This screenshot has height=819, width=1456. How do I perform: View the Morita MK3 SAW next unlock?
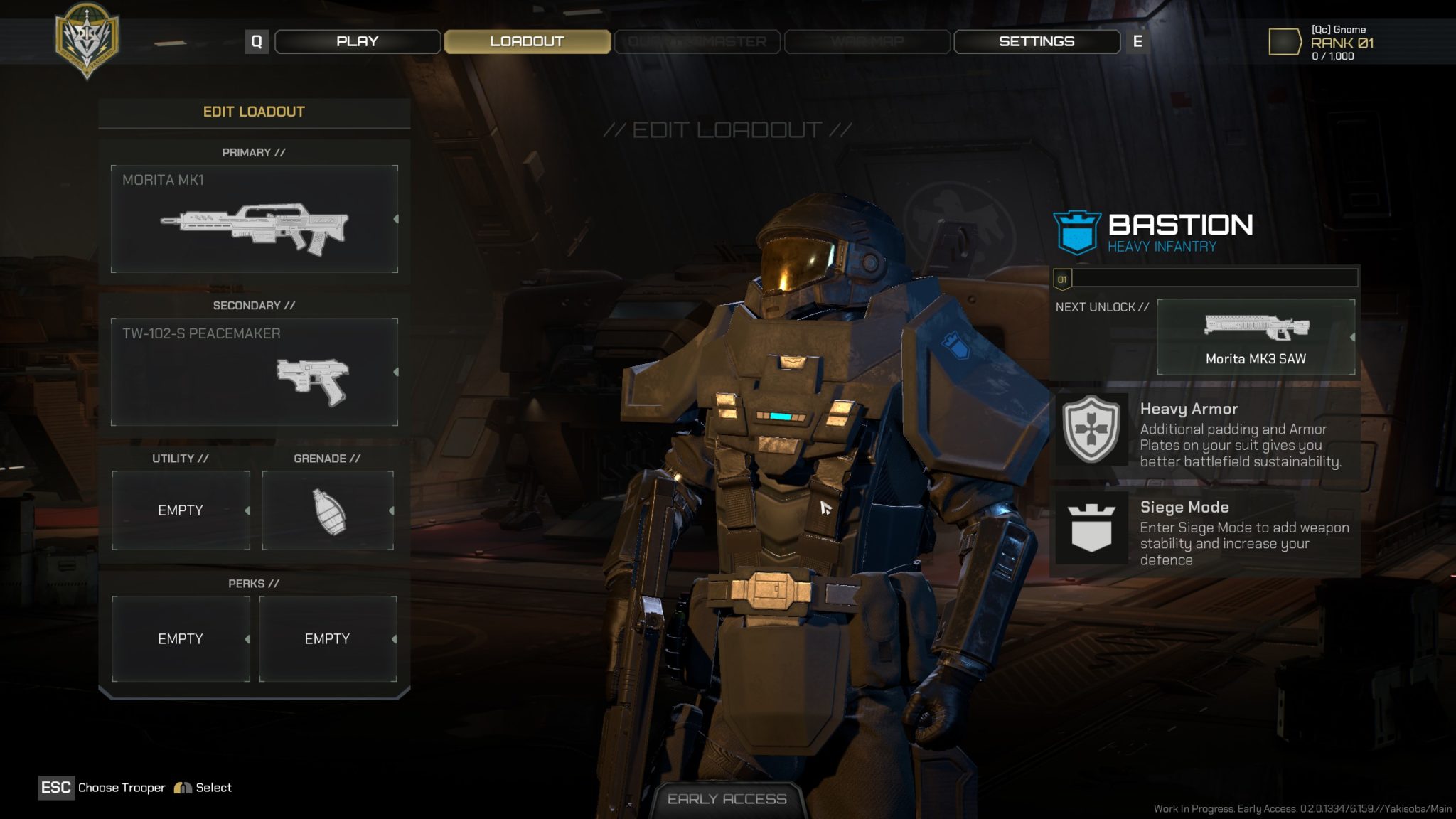(x=1256, y=337)
